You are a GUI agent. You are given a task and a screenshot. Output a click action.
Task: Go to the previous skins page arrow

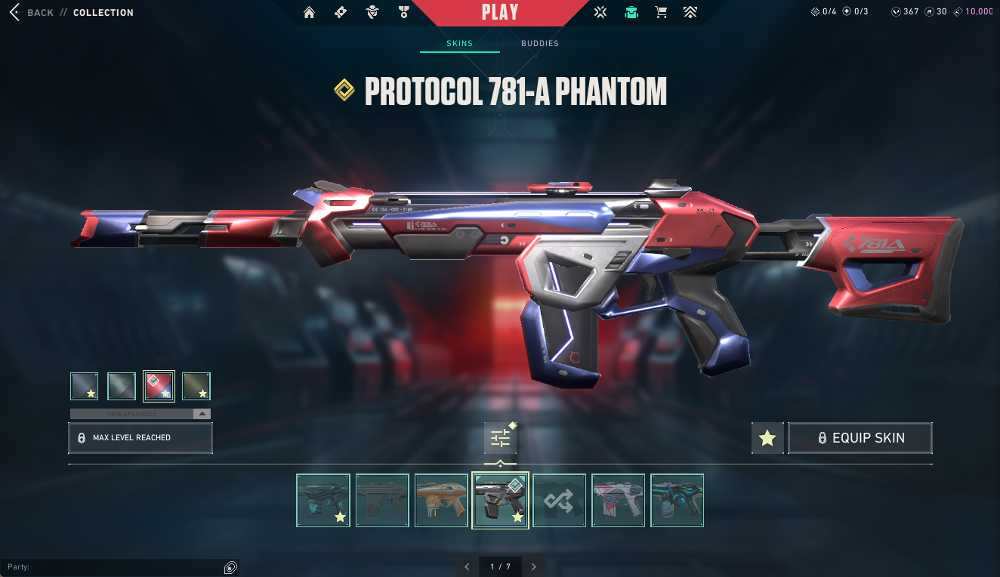pos(466,567)
